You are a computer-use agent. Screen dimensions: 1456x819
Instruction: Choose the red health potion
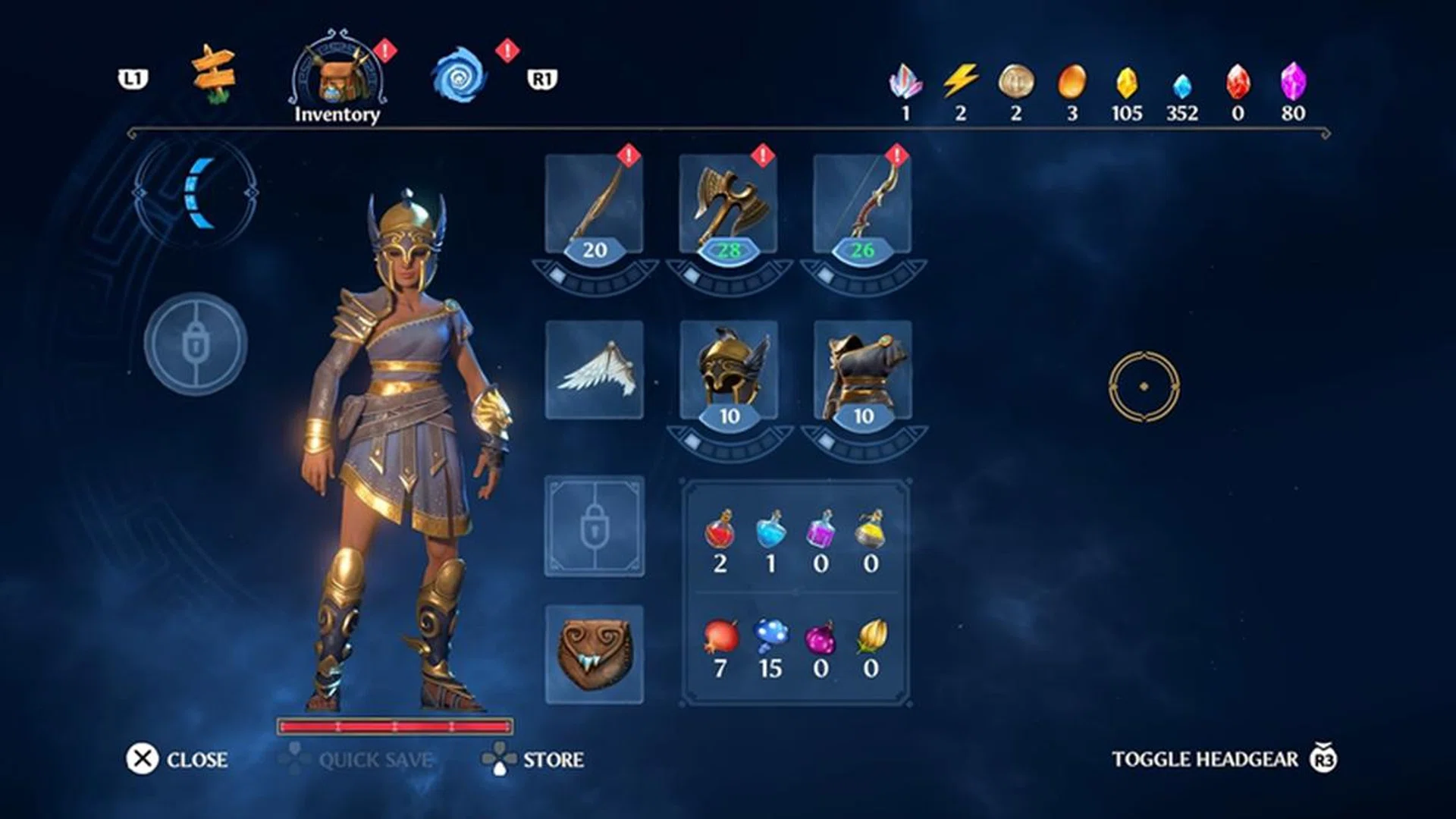coord(720,530)
